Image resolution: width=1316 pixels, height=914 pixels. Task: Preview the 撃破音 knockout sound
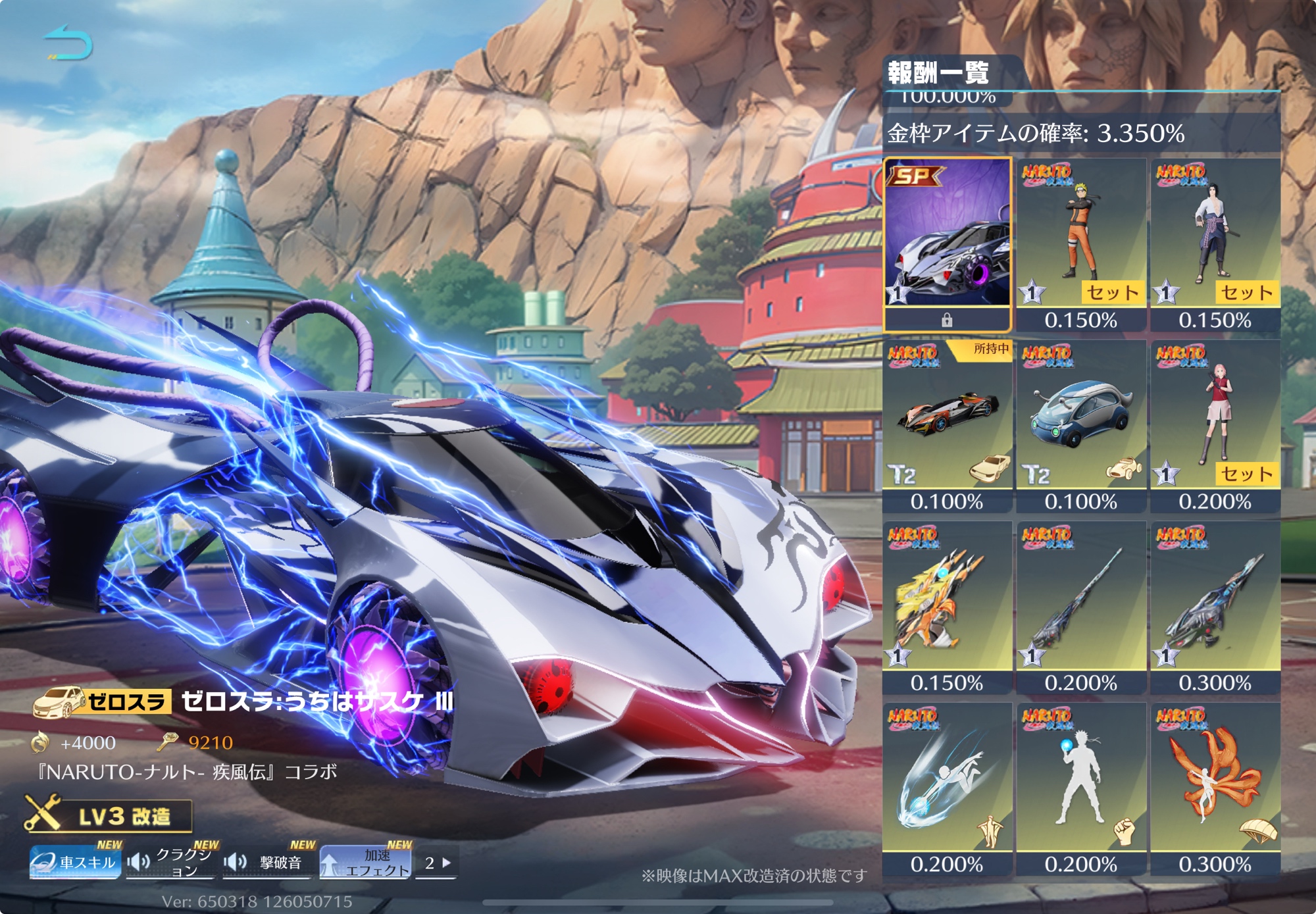coord(268,862)
